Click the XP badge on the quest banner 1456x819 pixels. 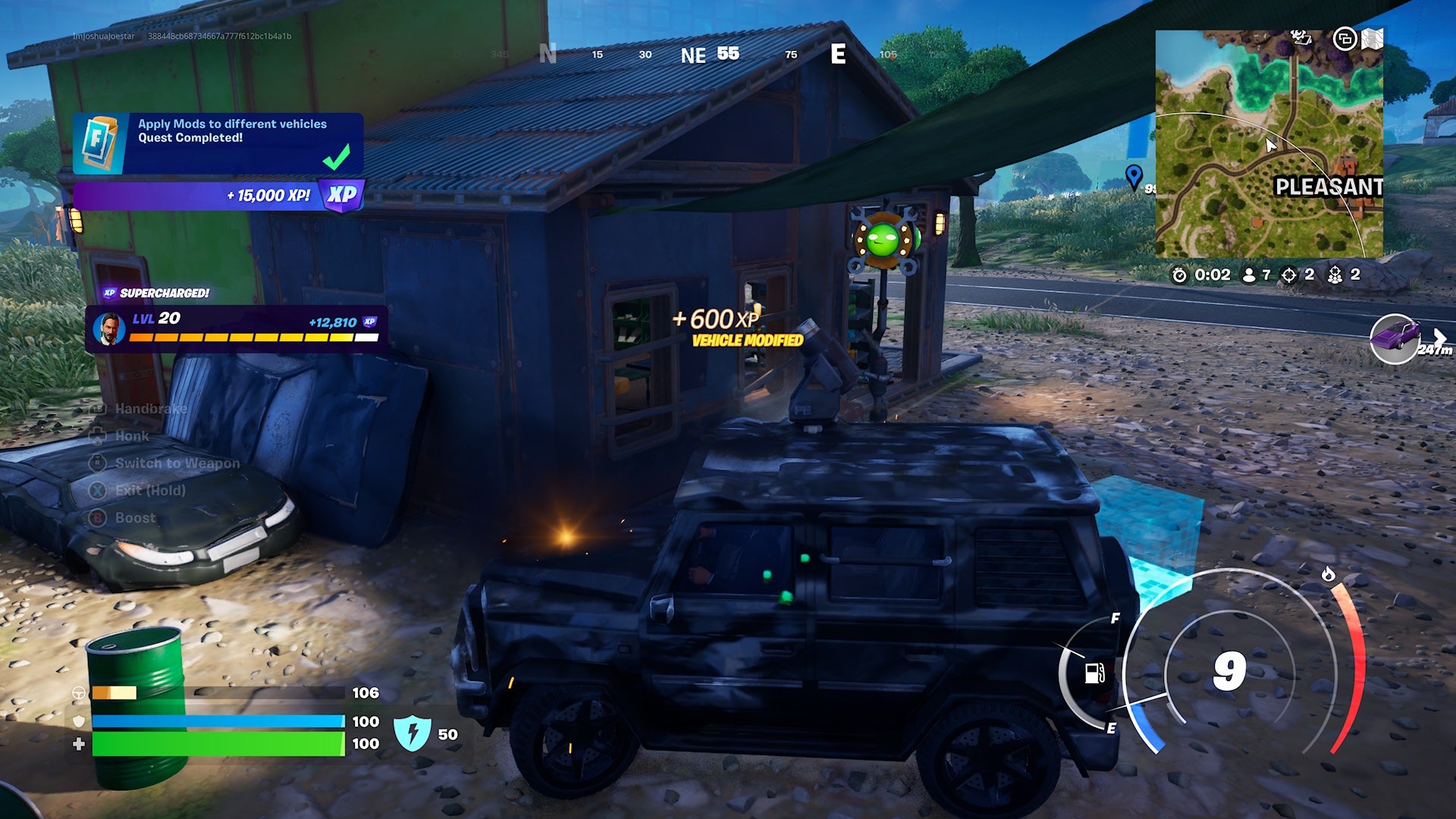coord(340,196)
